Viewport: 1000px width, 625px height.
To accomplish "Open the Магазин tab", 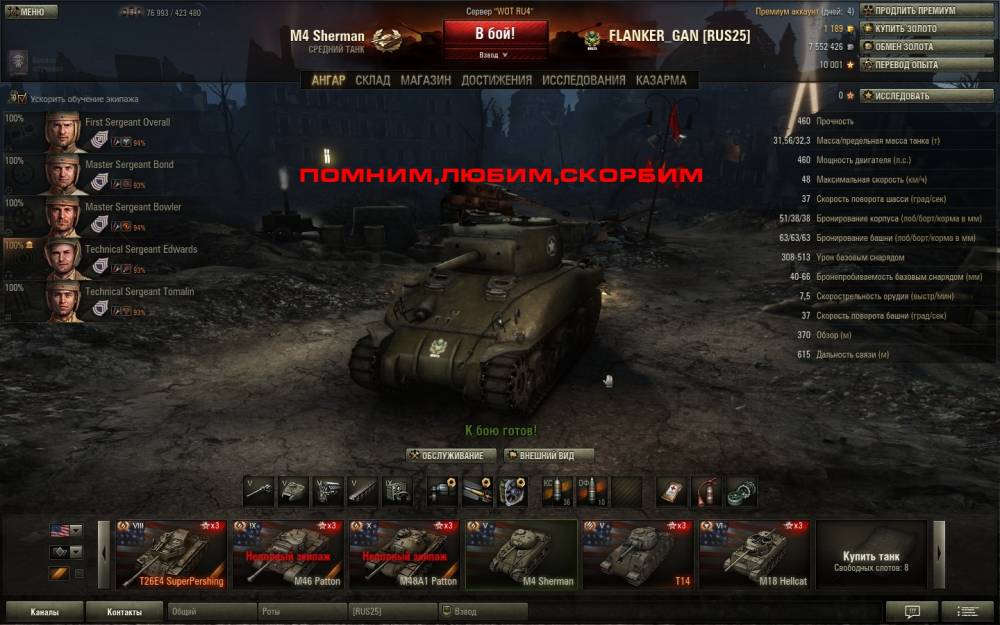I will (x=425, y=80).
